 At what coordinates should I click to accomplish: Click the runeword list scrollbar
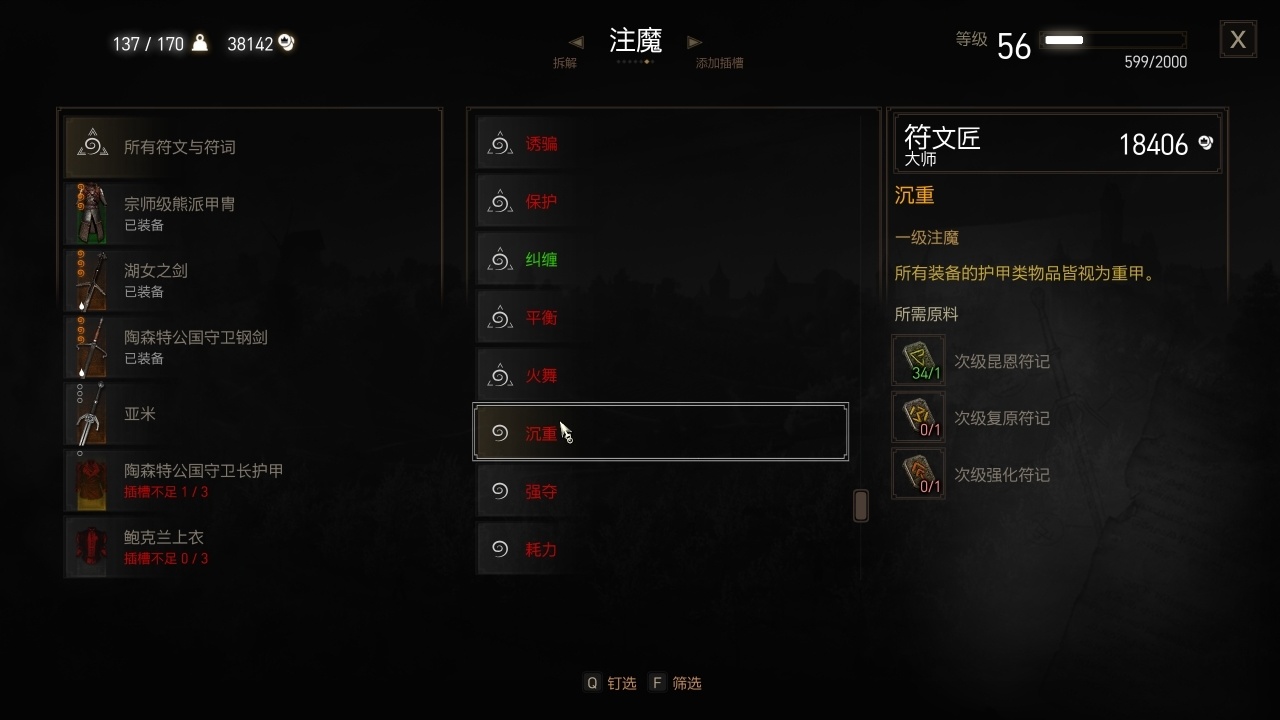(x=860, y=505)
